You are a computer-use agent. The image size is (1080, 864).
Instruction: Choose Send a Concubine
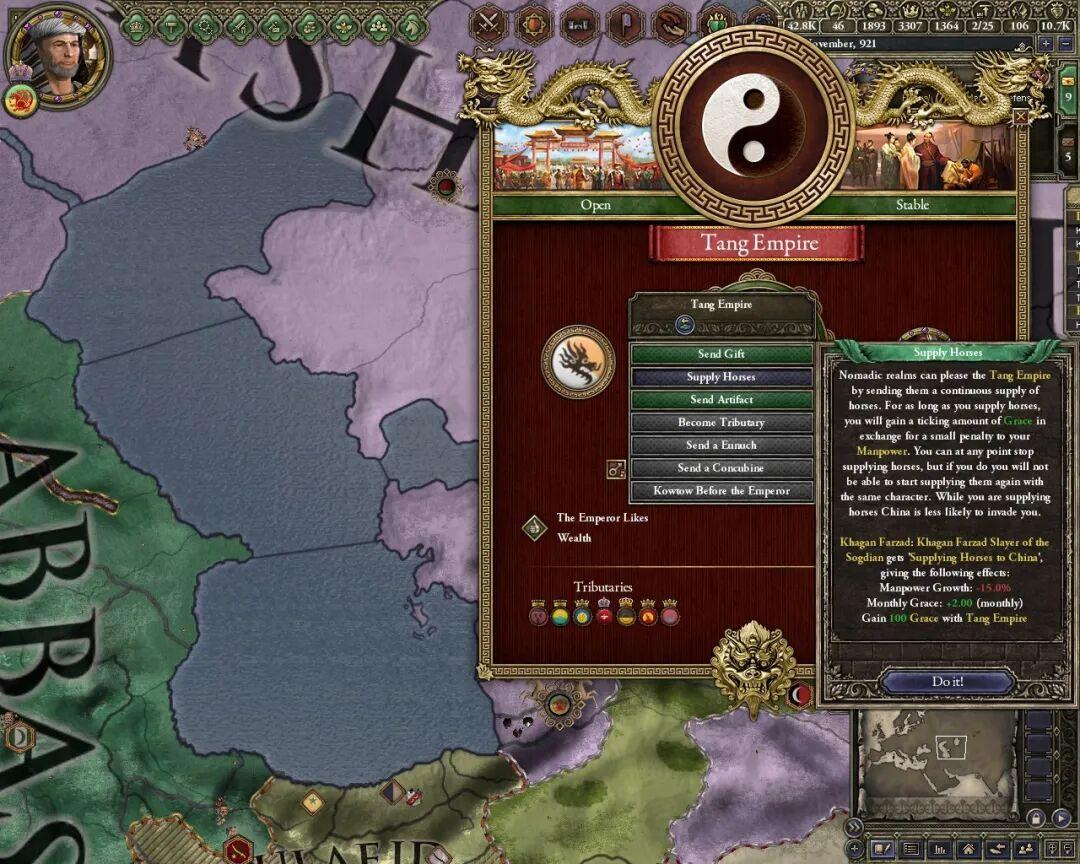721,468
